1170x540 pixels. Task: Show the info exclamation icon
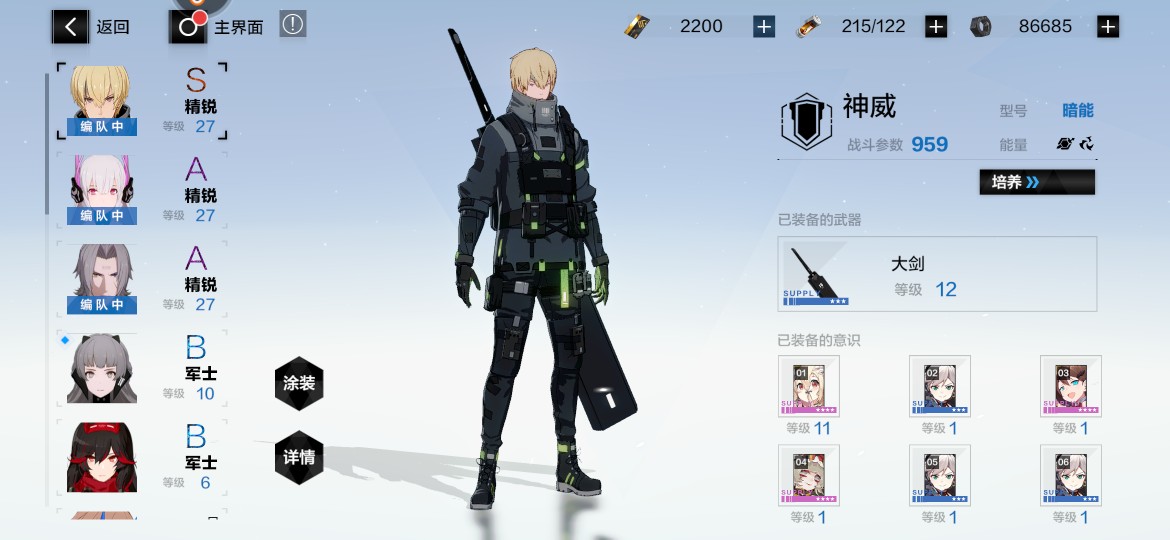292,25
